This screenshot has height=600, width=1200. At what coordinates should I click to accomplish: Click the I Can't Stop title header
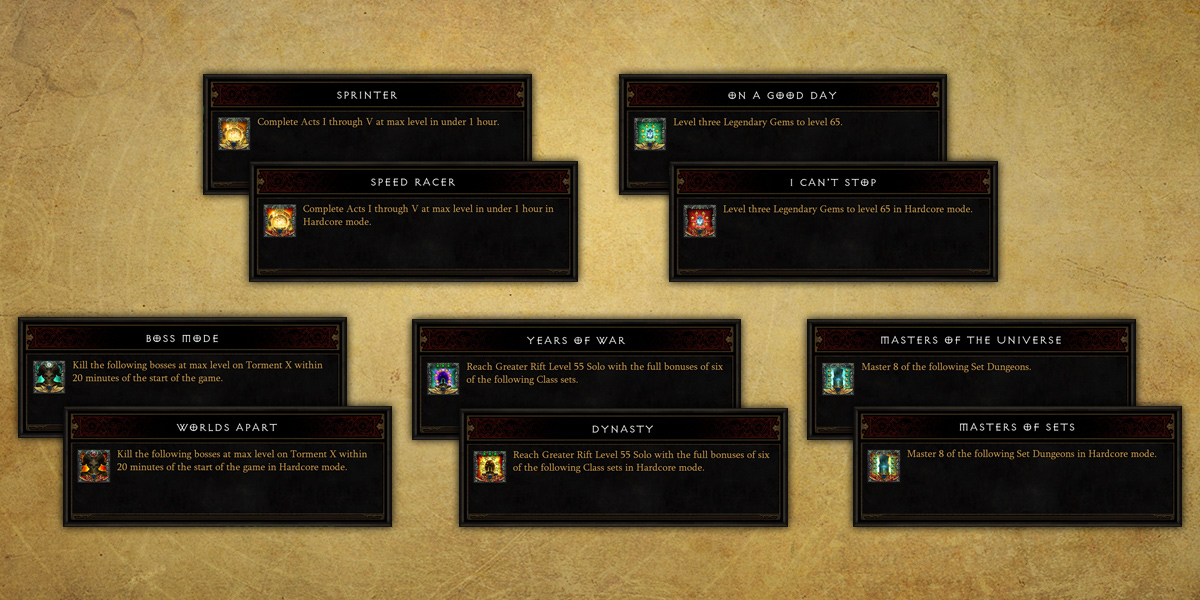click(x=833, y=182)
